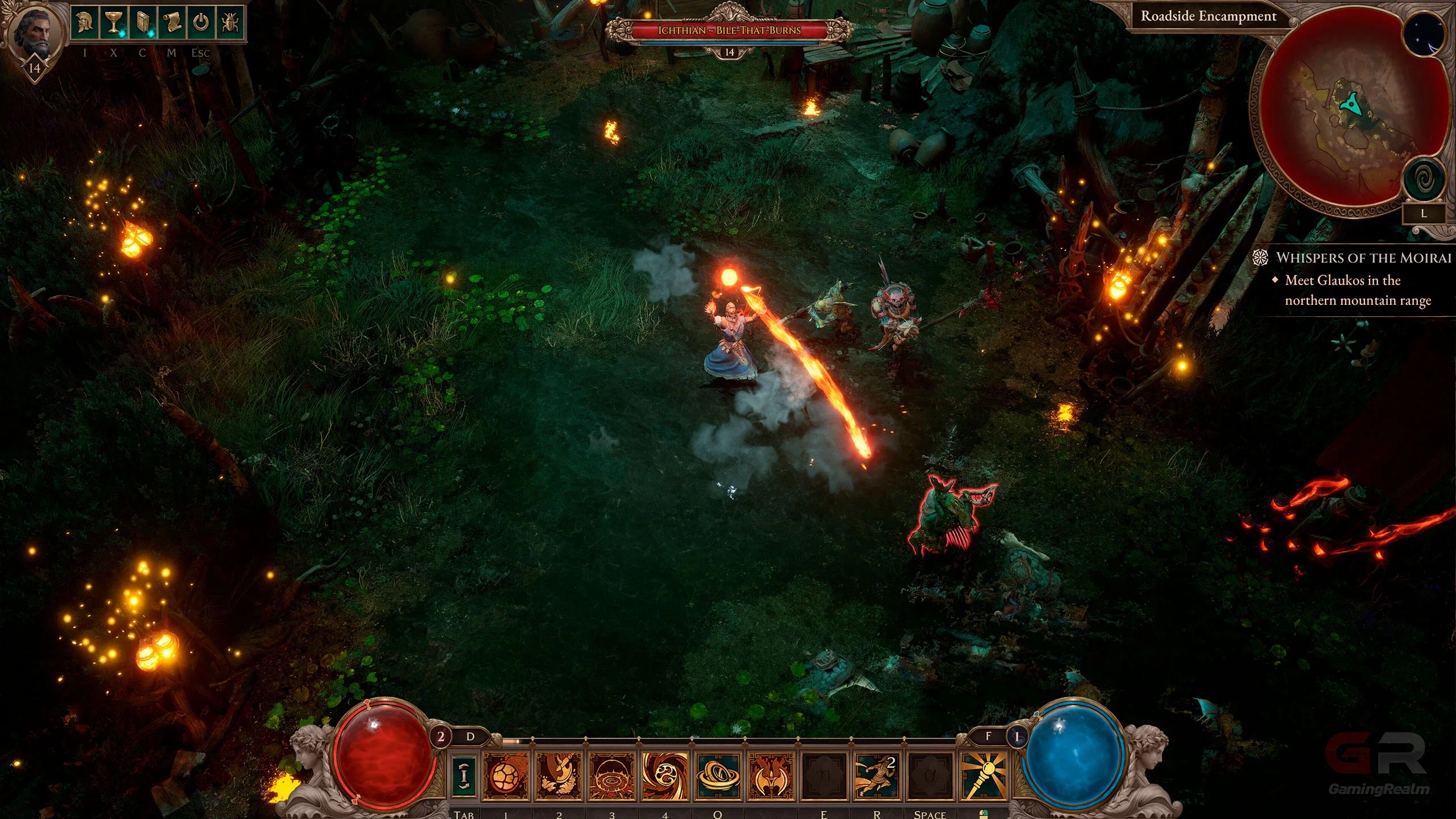Open the game menu with the power icon
This screenshot has width=1456, height=819.
pyautogui.click(x=201, y=23)
